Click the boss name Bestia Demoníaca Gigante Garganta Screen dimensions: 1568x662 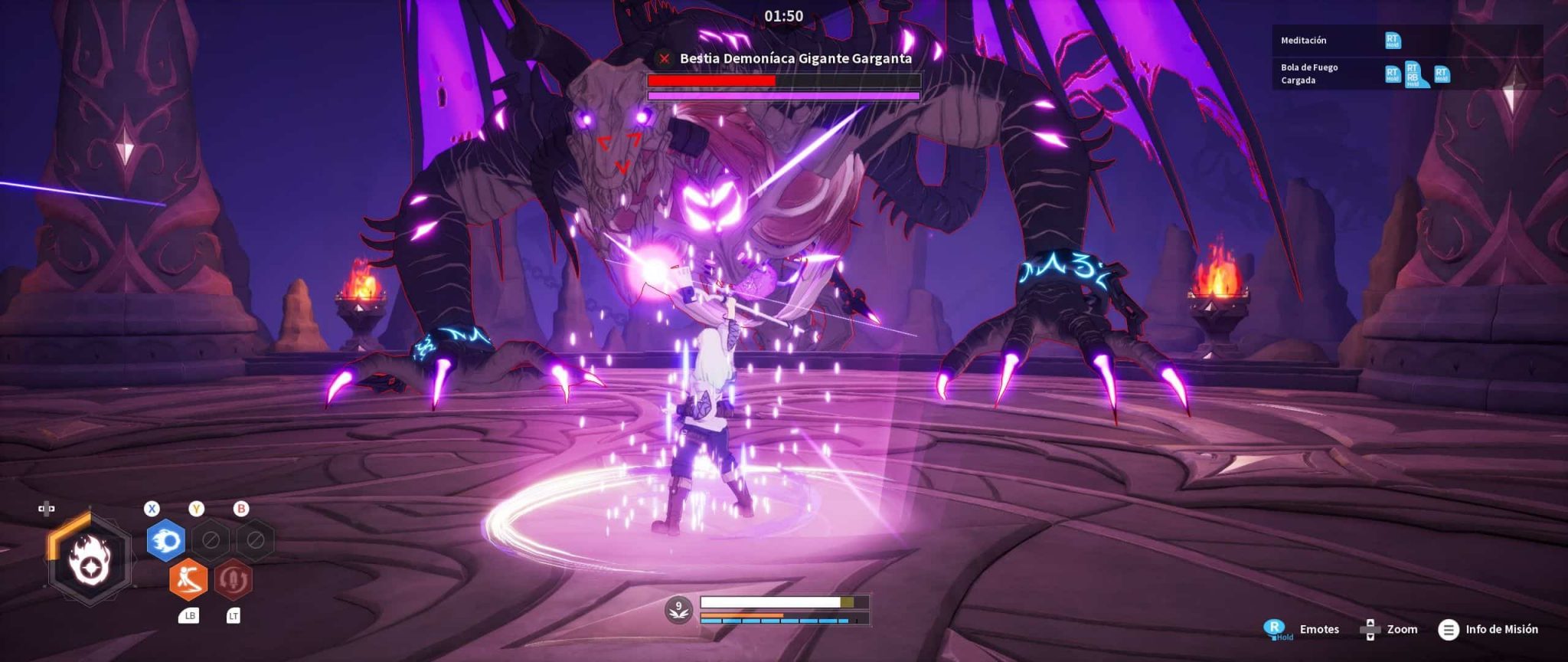[x=795, y=58]
